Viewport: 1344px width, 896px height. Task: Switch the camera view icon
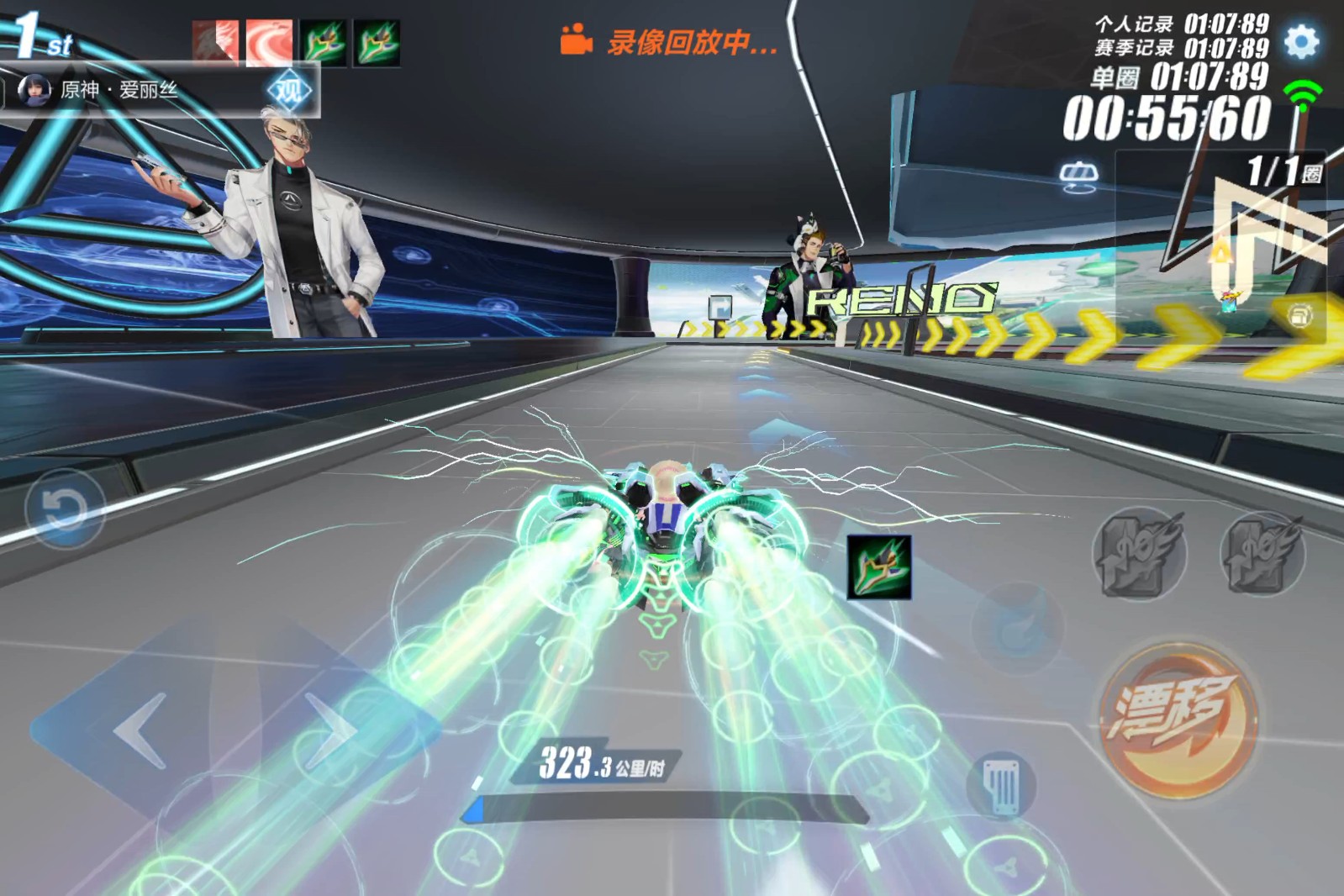[1078, 177]
